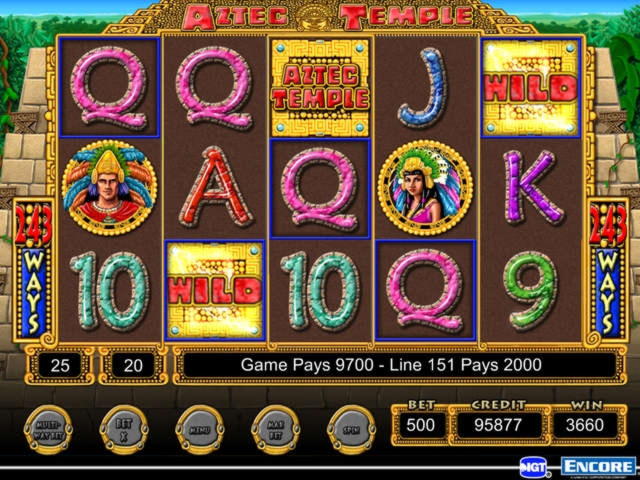Open the Menu button
The width and height of the screenshot is (640, 480).
pyautogui.click(x=201, y=430)
